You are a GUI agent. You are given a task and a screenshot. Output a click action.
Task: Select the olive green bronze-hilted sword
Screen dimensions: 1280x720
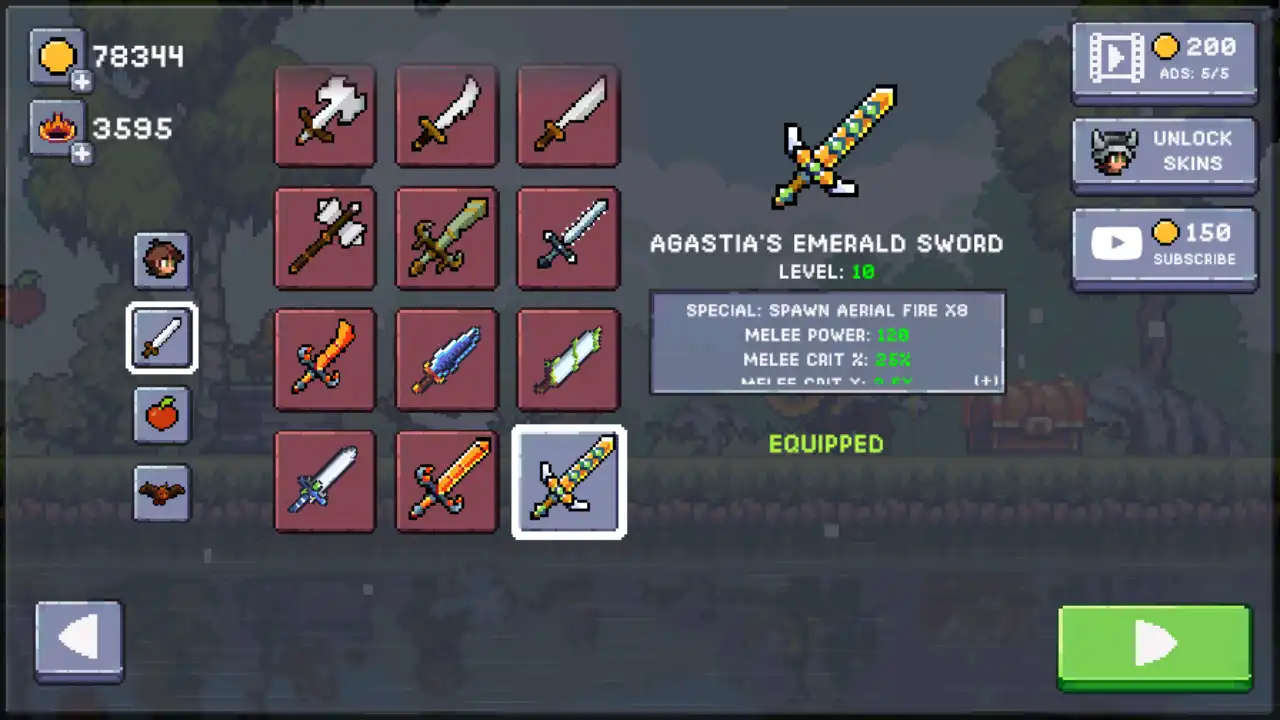pos(447,238)
